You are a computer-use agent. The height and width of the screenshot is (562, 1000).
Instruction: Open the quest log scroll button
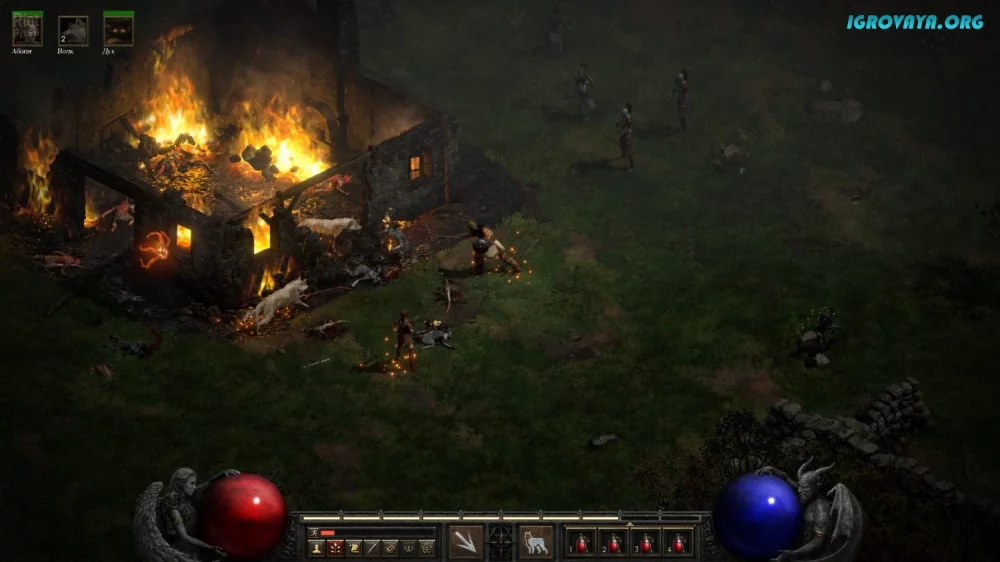click(x=353, y=547)
